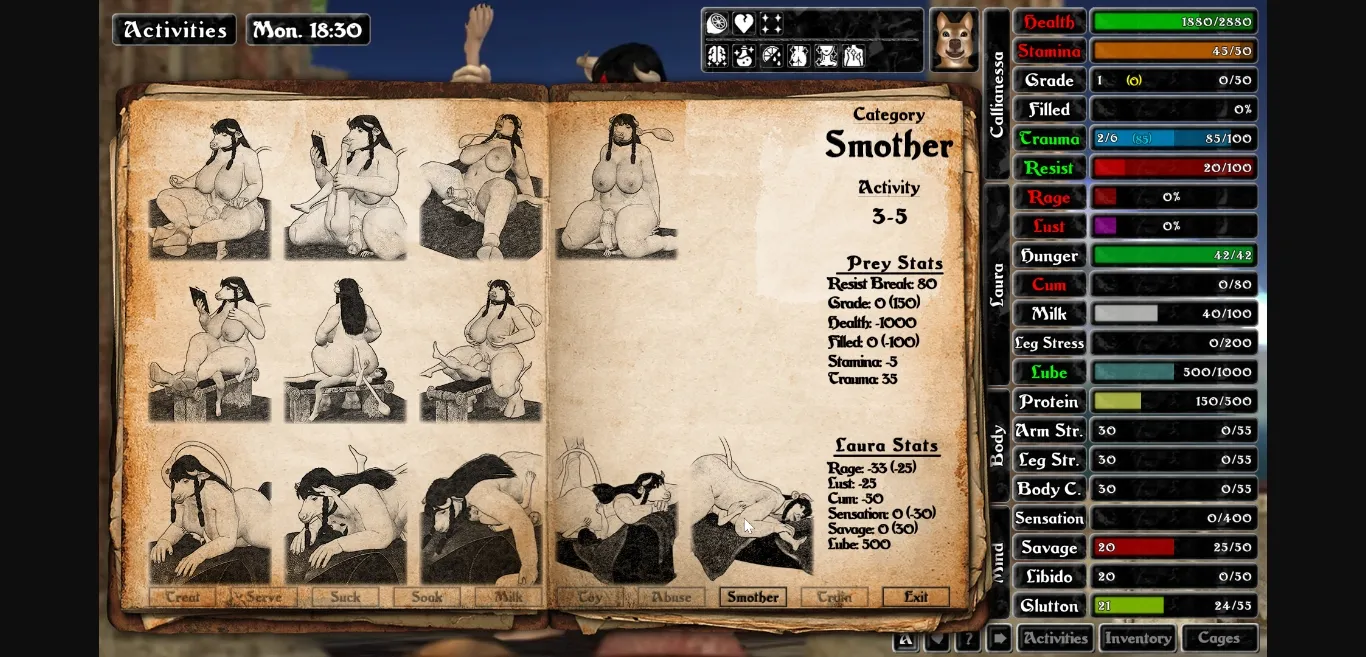The width and height of the screenshot is (1366, 657).
Task: Open the Inventory panel
Action: 1138,638
